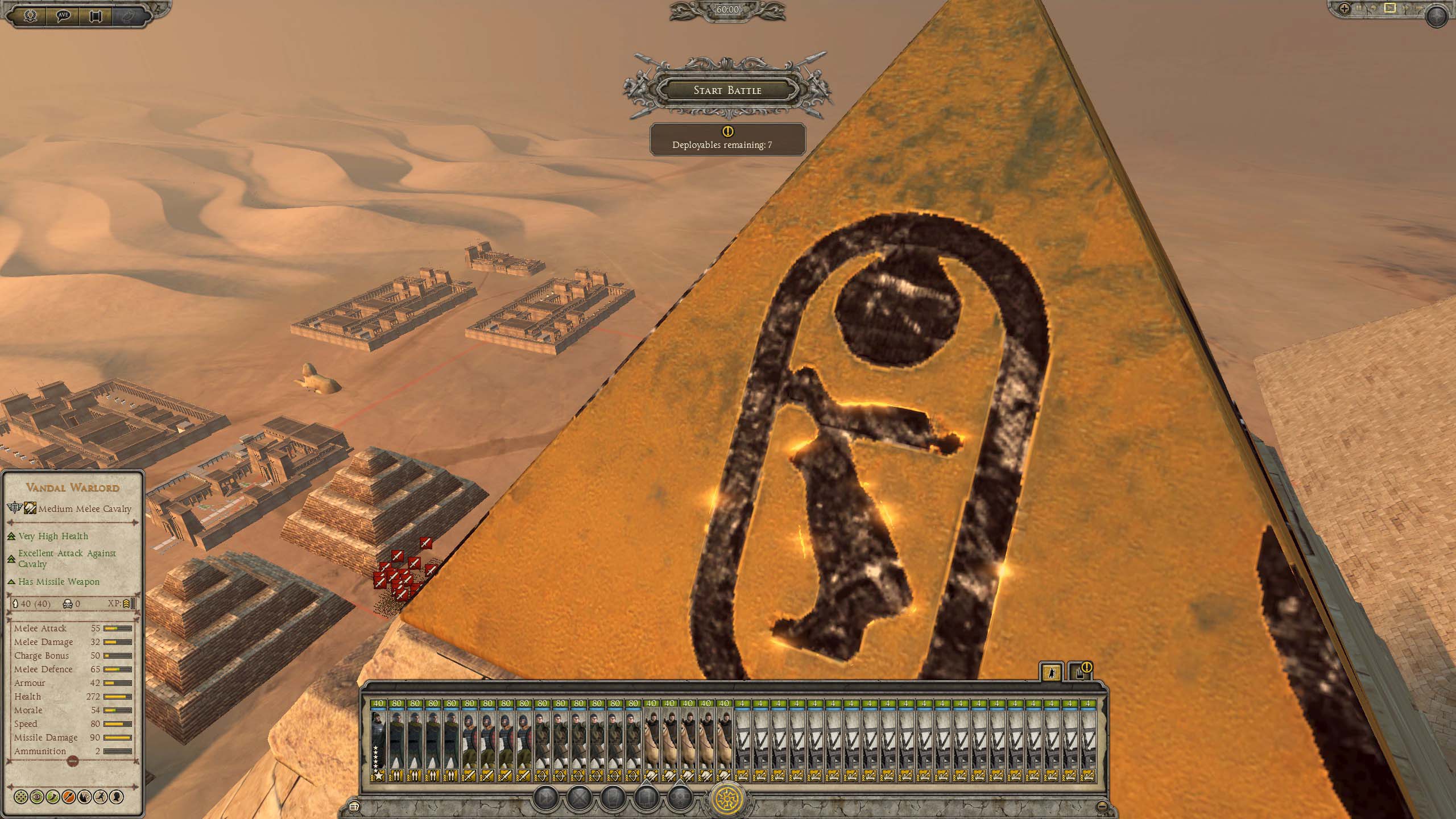Image resolution: width=1456 pixels, height=819 pixels.
Task: Minimize the unit card panel
Action: pos(1102,806)
